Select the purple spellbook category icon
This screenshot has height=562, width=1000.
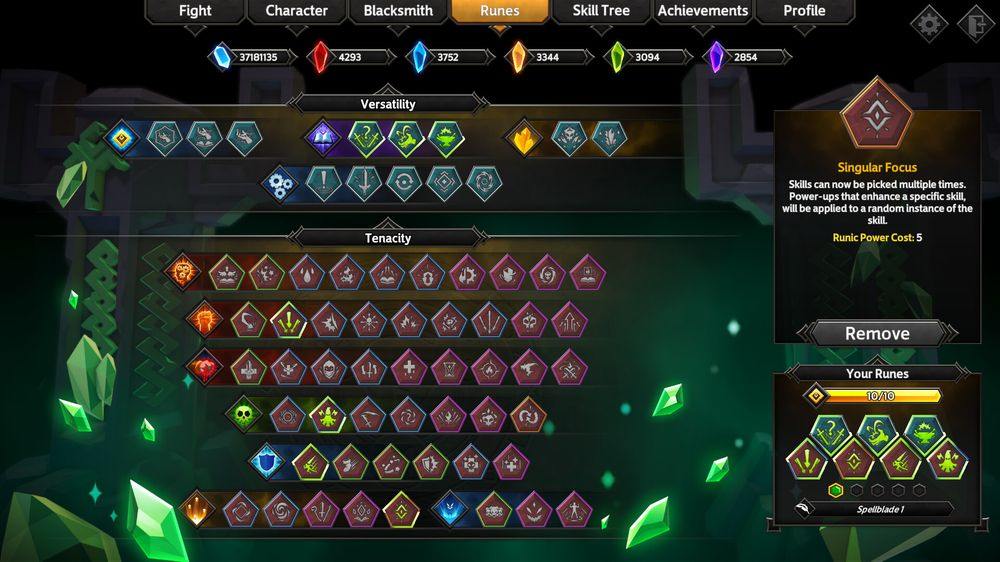point(322,138)
